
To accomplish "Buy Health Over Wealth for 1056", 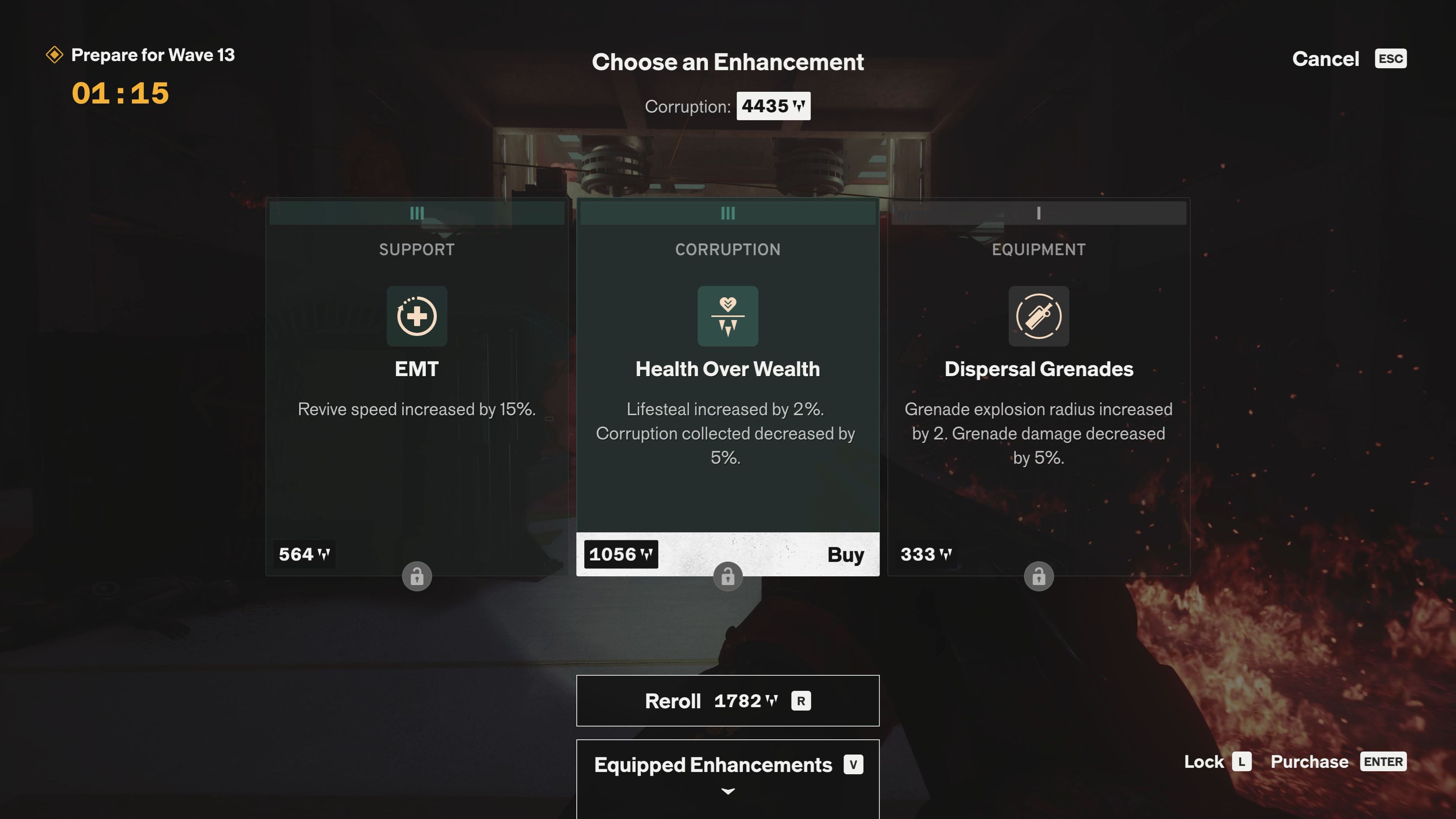I will tap(844, 554).
